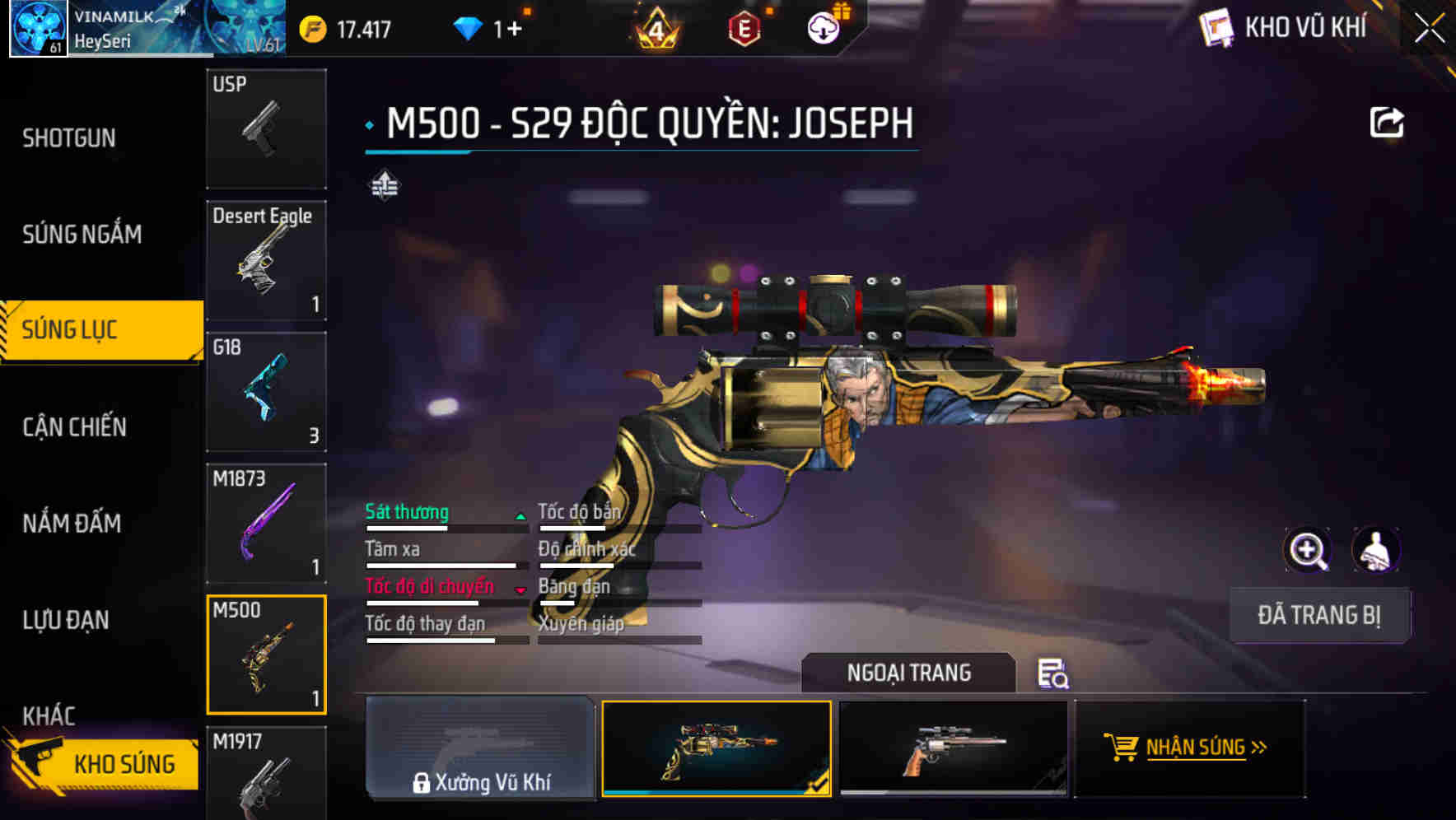The height and width of the screenshot is (820, 1456).
Task: Select the SHOTGUN category
Action: (69, 138)
